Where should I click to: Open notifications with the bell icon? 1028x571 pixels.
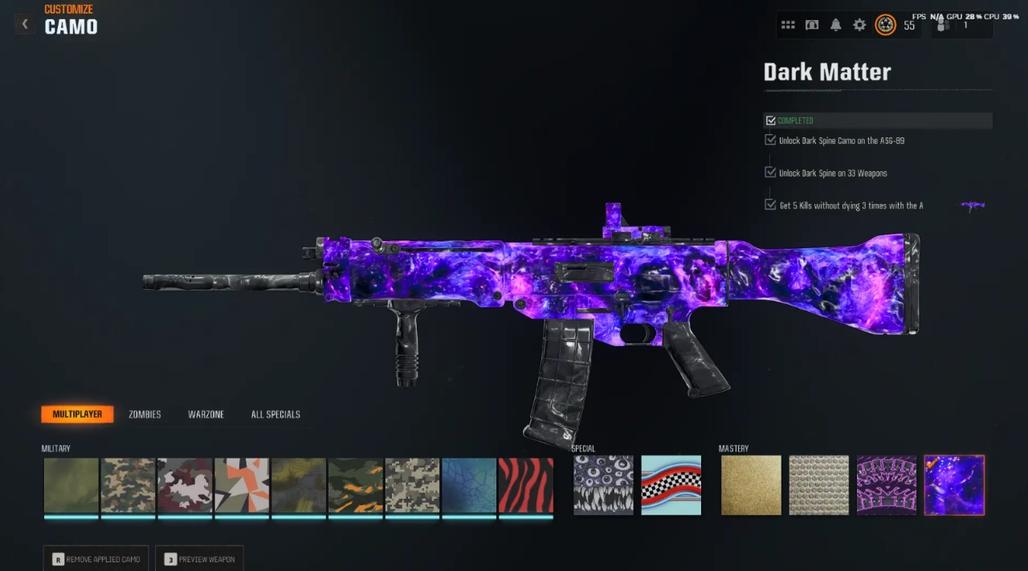[x=835, y=25]
